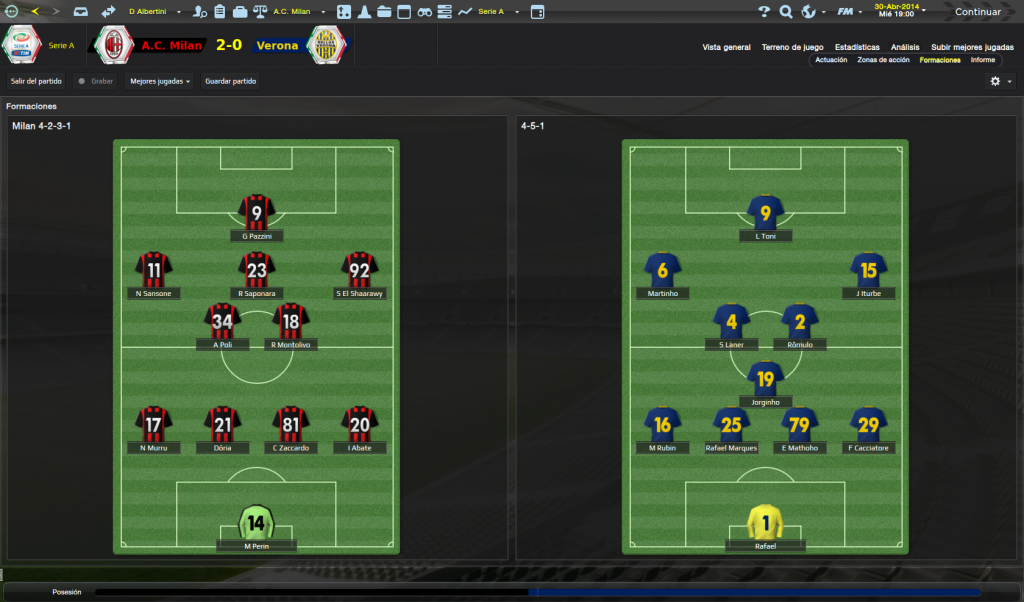Open the Mejores jugadas dropdown
This screenshot has height=602, width=1024.
coord(160,81)
